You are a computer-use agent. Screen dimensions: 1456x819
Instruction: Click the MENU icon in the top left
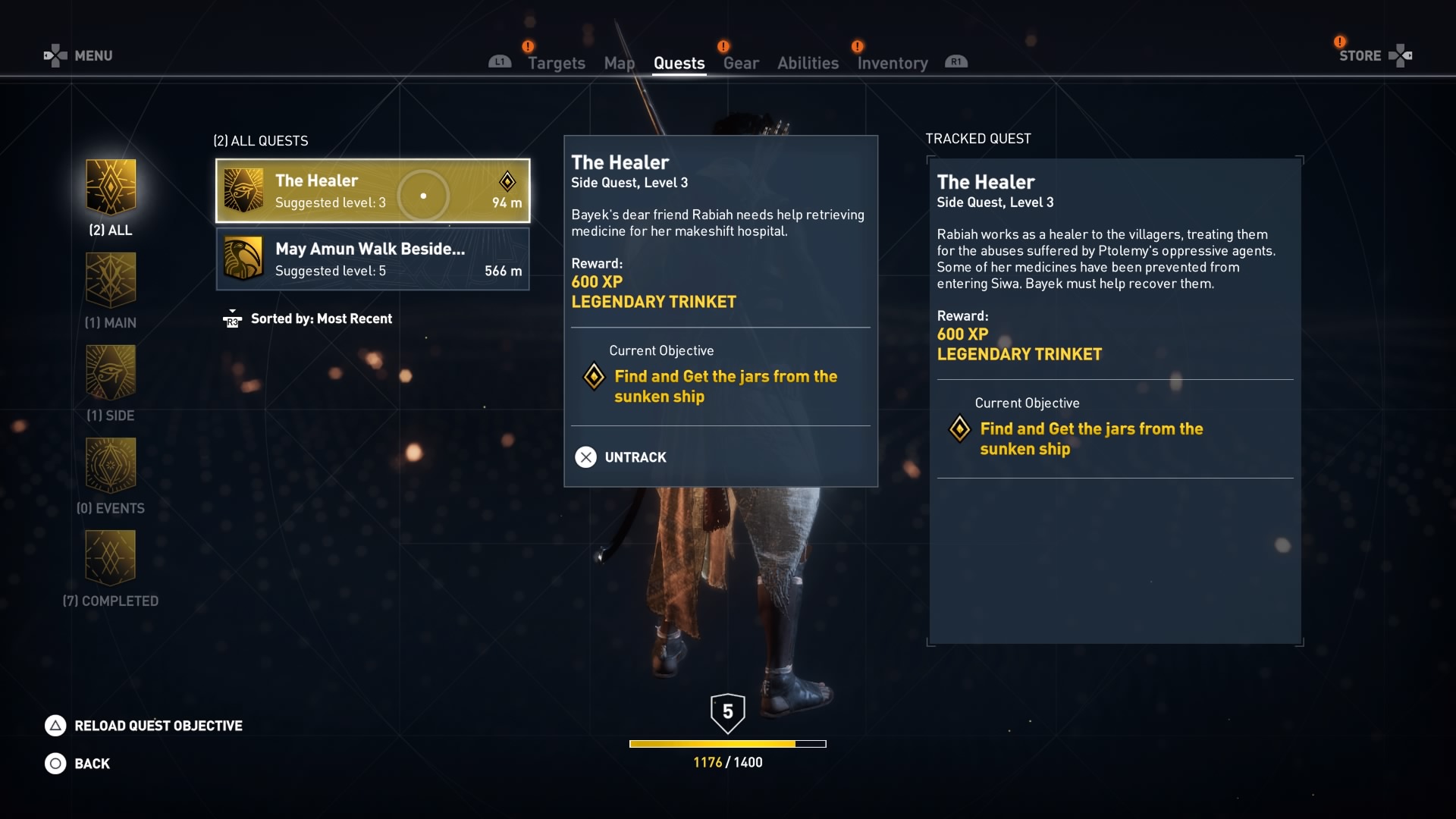pyautogui.click(x=55, y=55)
